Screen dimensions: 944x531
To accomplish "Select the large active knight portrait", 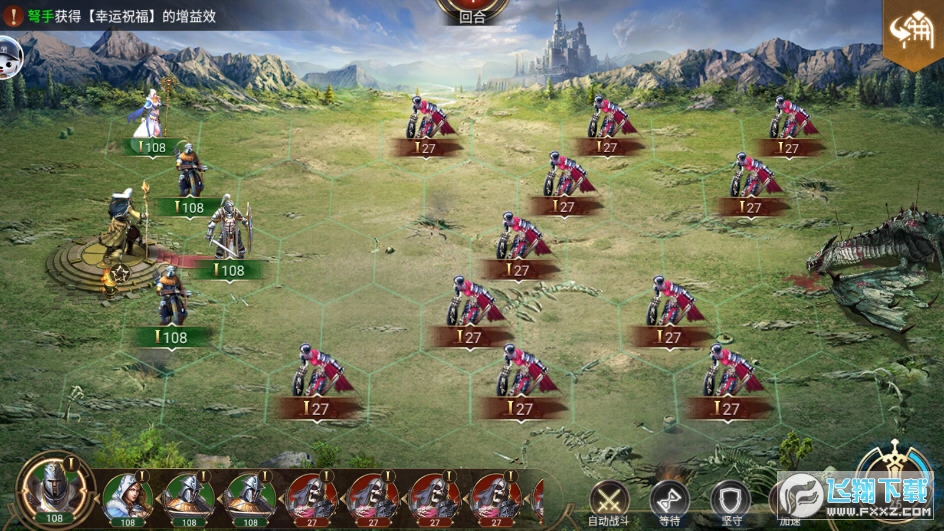I will coord(55,487).
